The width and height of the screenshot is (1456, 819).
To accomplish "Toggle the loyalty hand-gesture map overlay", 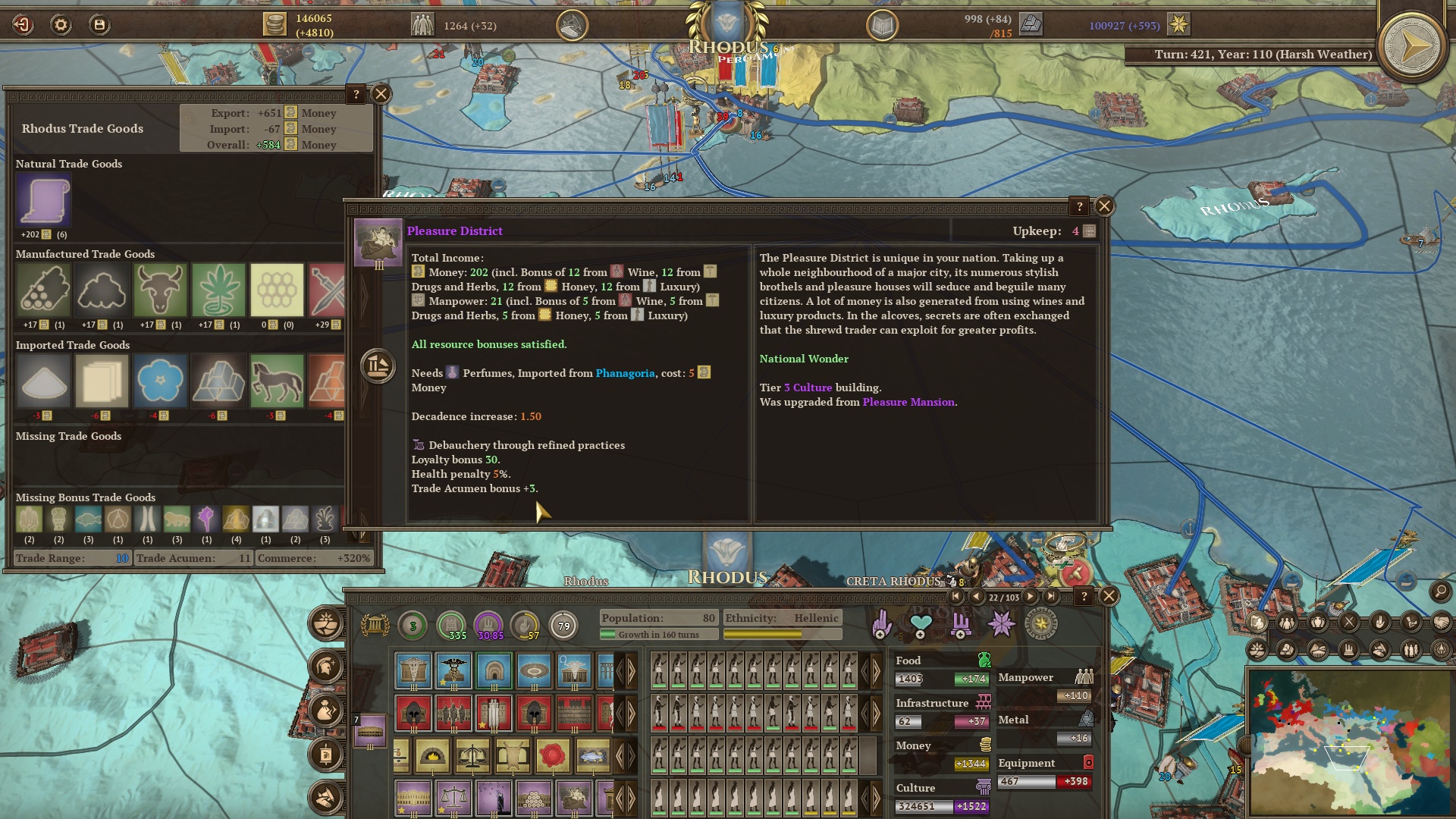I will 1380,622.
